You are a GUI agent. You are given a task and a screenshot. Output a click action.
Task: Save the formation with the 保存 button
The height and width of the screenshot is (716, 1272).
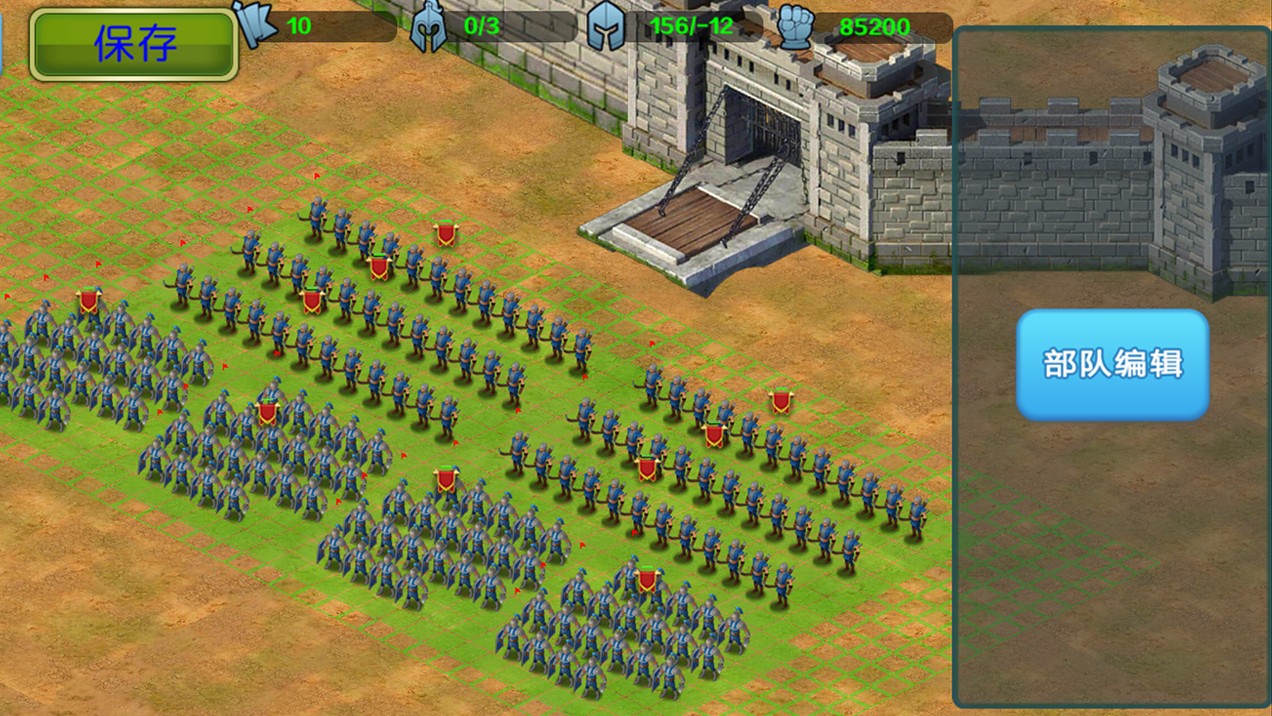click(x=134, y=44)
